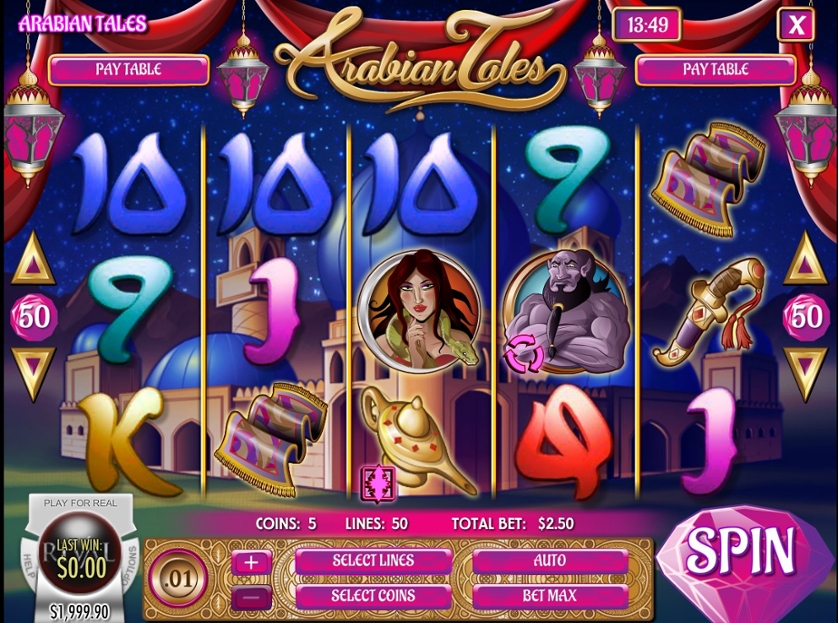Click the Select Lines button
This screenshot has height=623, width=838.
point(372,561)
